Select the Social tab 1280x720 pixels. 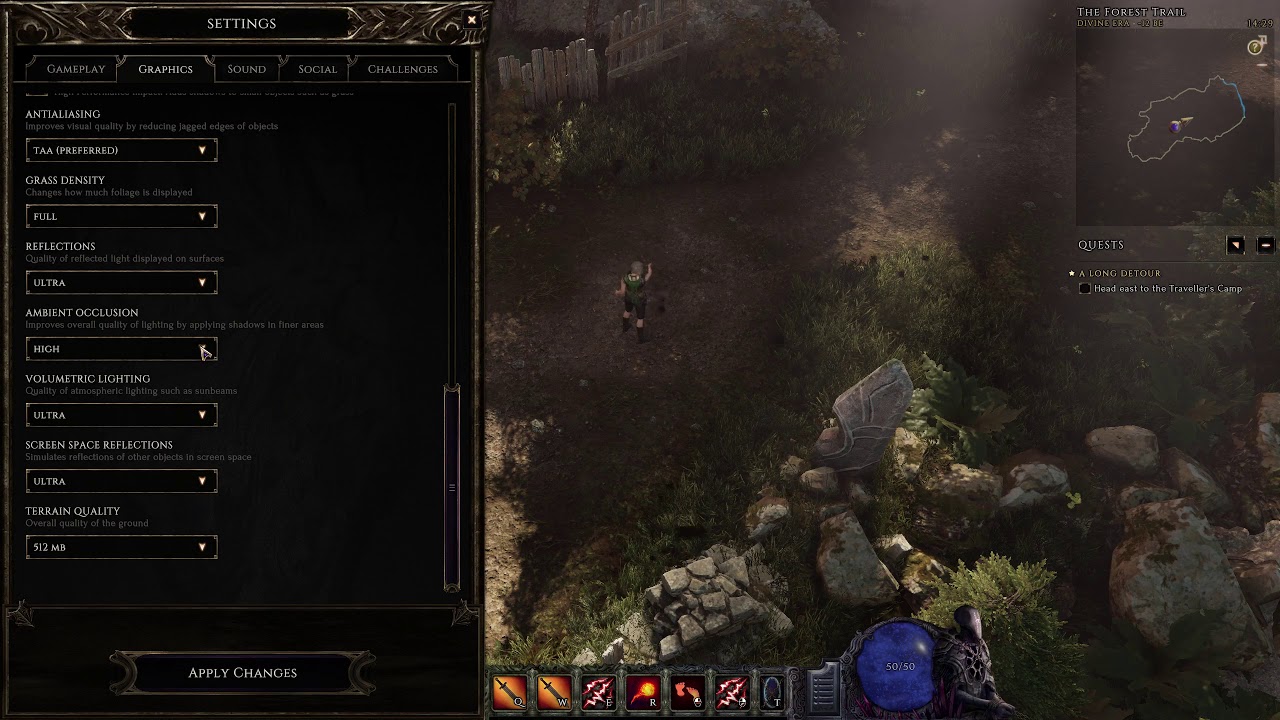point(317,69)
